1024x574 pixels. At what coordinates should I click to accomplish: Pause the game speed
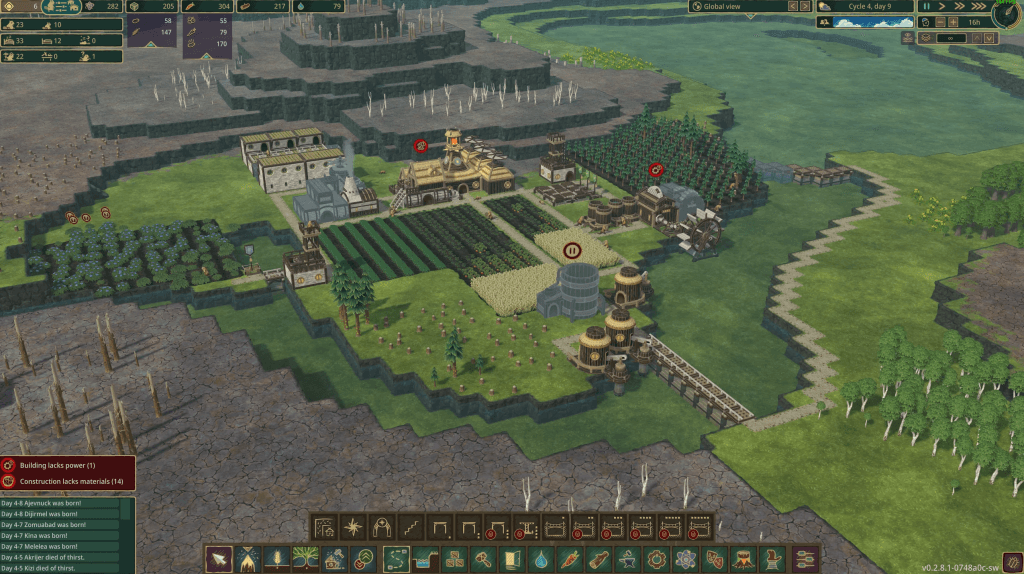[x=926, y=6]
